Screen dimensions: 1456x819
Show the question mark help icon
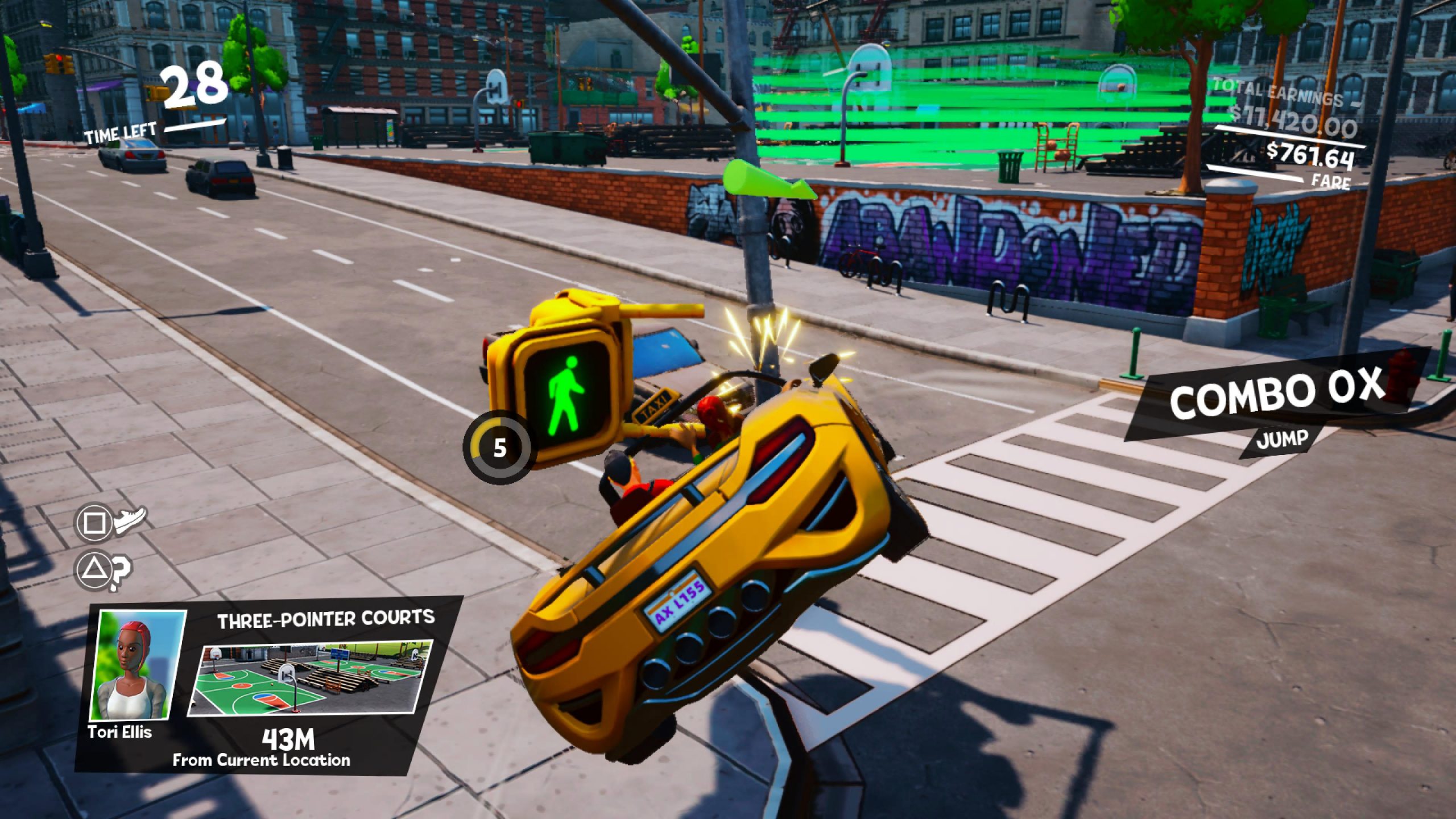121,569
